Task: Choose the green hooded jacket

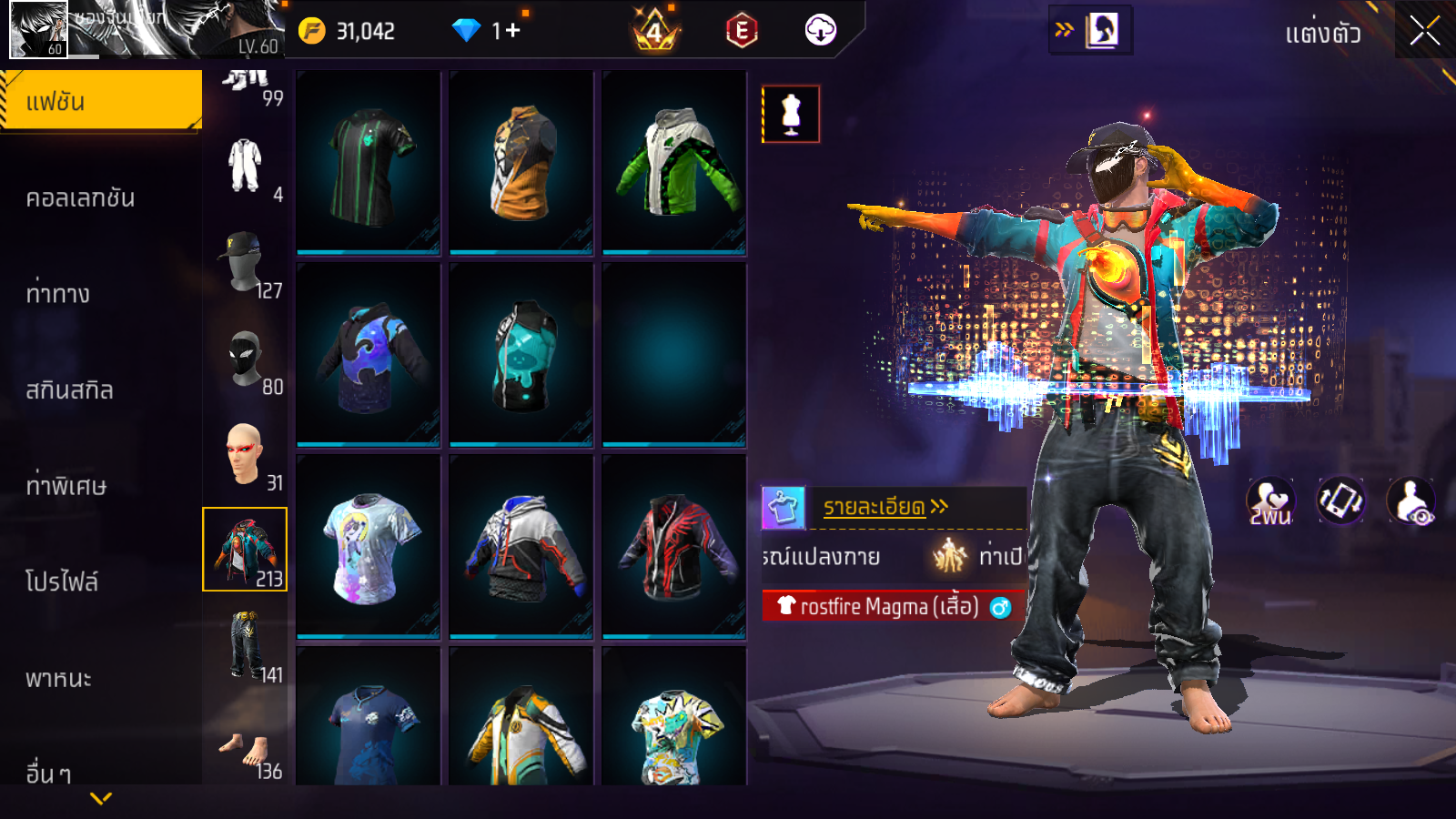Action: [674, 162]
